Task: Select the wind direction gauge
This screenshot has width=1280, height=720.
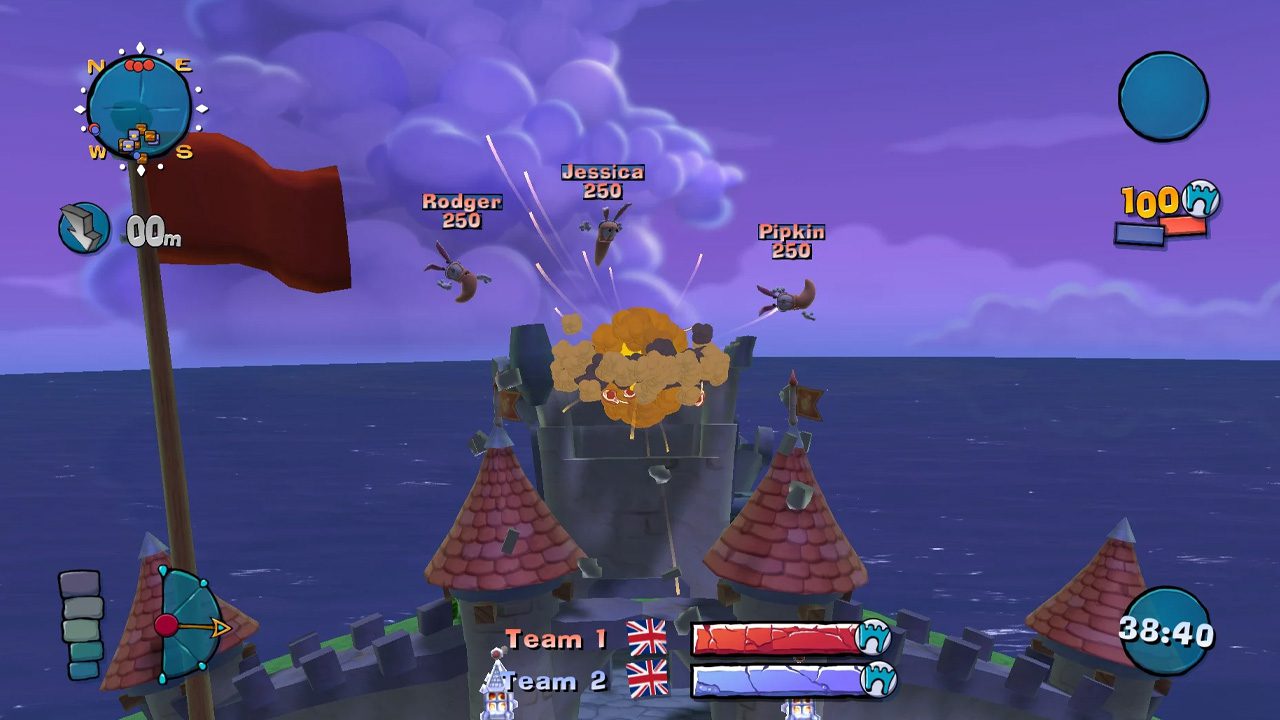Action: point(190,626)
